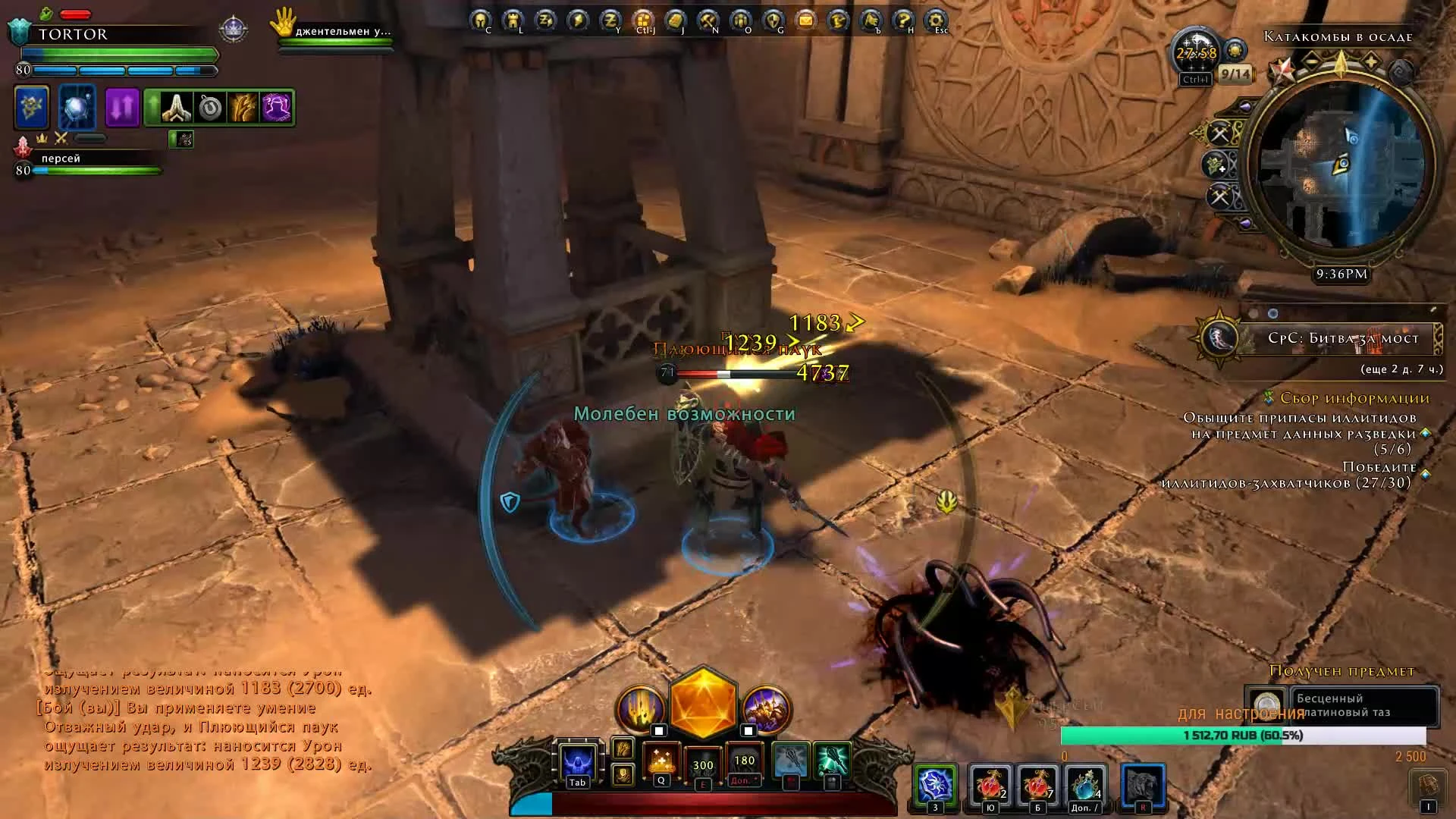Click the Ctrl+J rewards chest icon
Image resolution: width=1456 pixels, height=819 pixels.
pyautogui.click(x=645, y=19)
